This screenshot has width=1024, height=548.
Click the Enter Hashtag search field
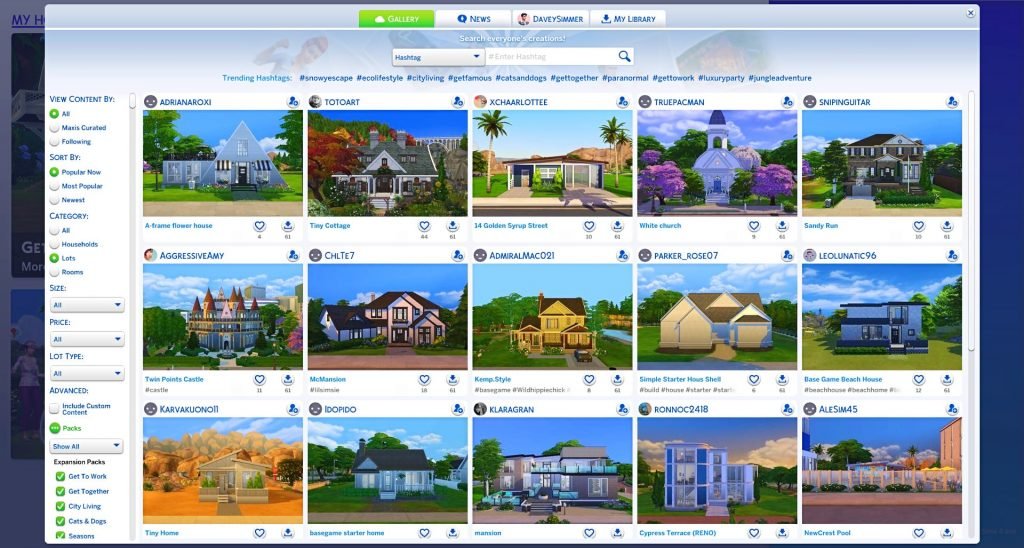click(x=550, y=58)
